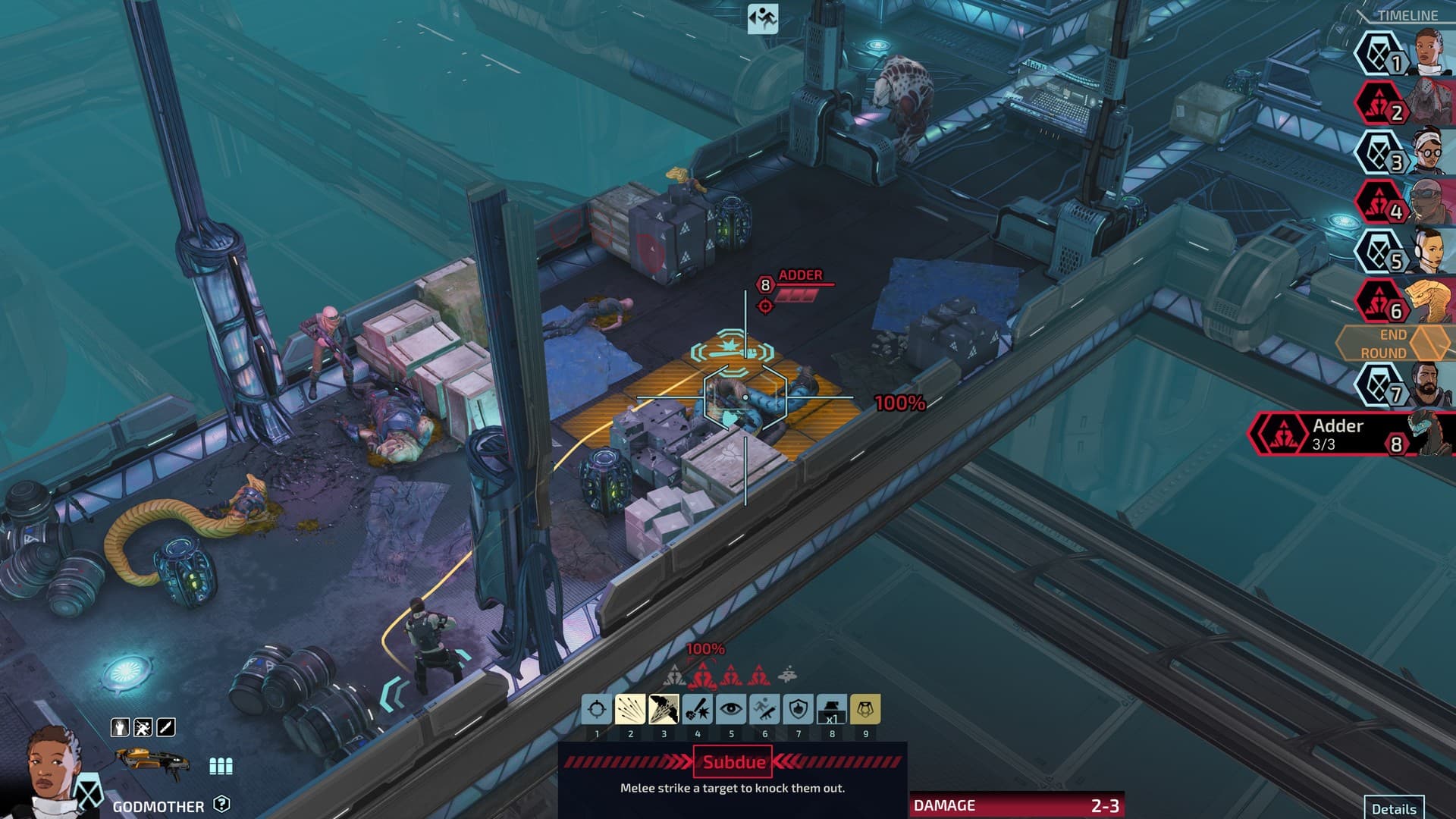The image size is (1456, 819).
Task: Activate the Overwatch eye ability in slot 5
Action: click(731, 710)
